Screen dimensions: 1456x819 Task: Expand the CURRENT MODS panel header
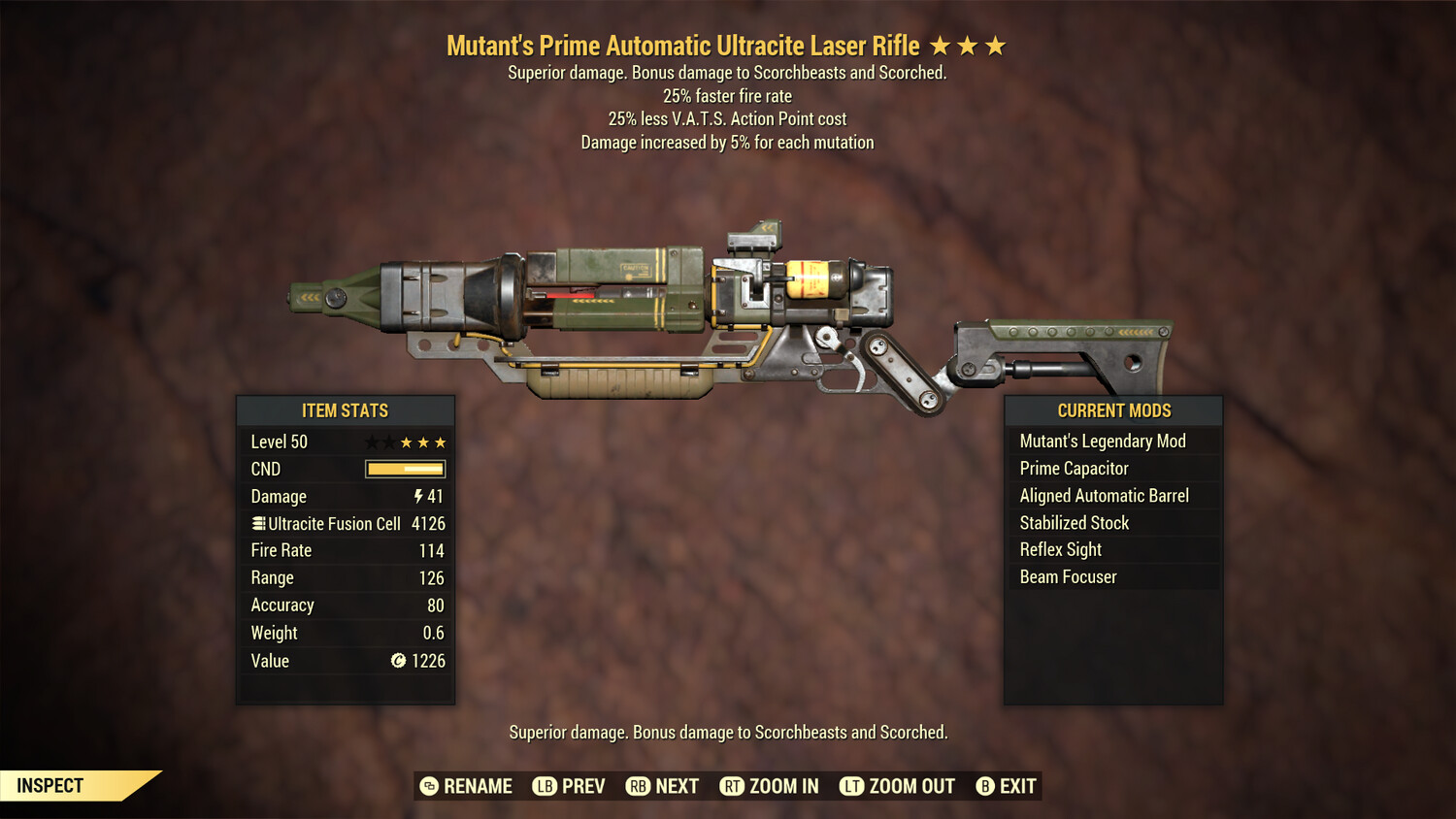(x=1112, y=410)
